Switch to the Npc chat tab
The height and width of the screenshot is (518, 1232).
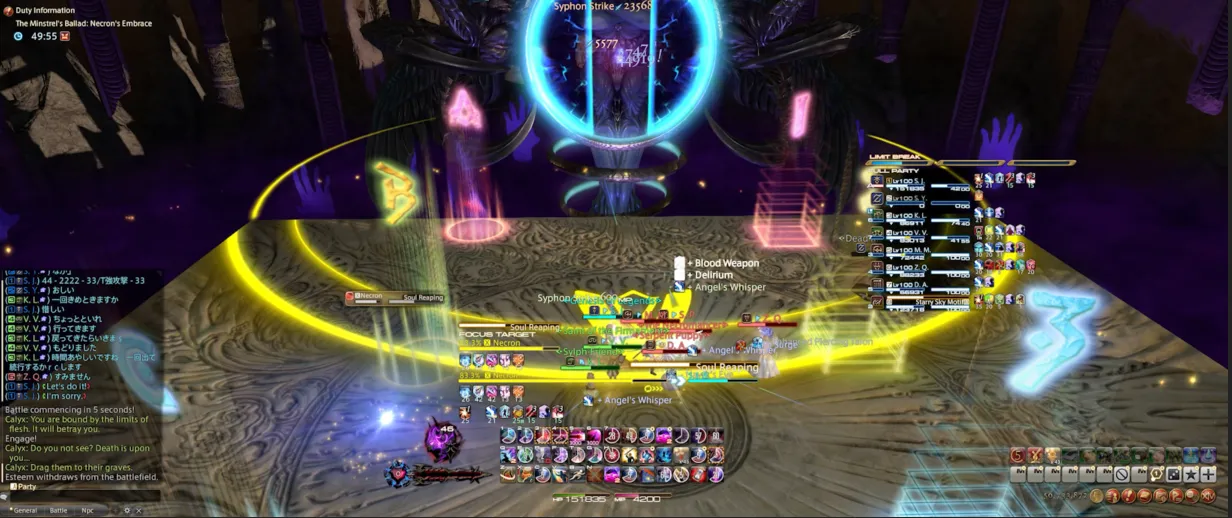(88, 510)
